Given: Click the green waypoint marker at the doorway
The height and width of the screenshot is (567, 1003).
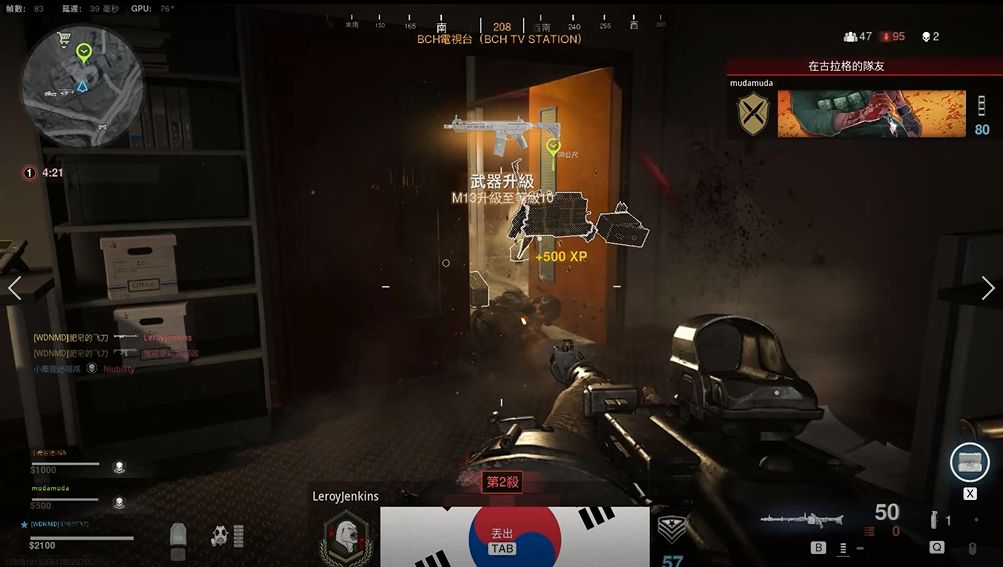Looking at the screenshot, I should coord(552,148).
